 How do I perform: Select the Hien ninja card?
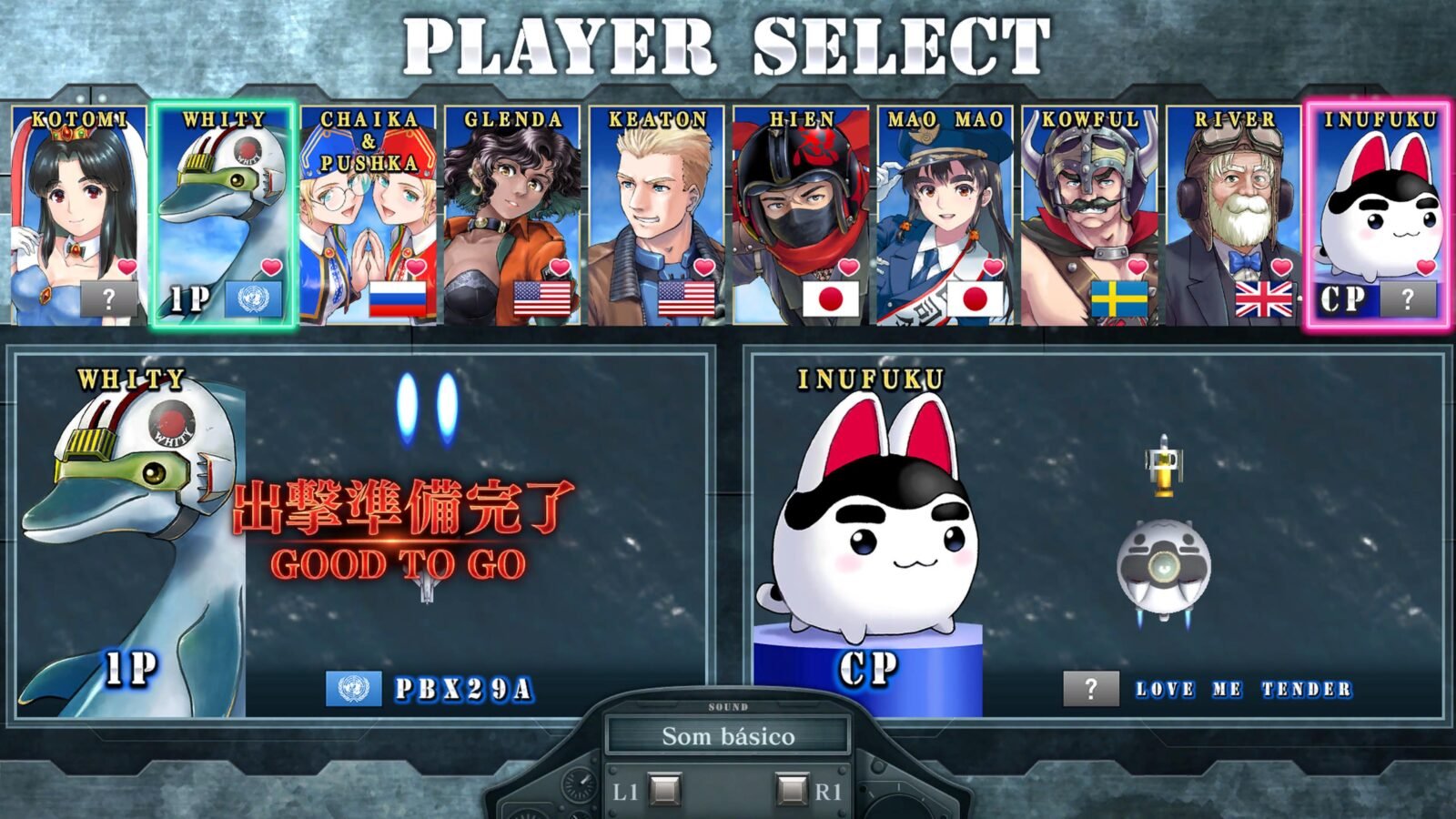pyautogui.click(x=801, y=216)
